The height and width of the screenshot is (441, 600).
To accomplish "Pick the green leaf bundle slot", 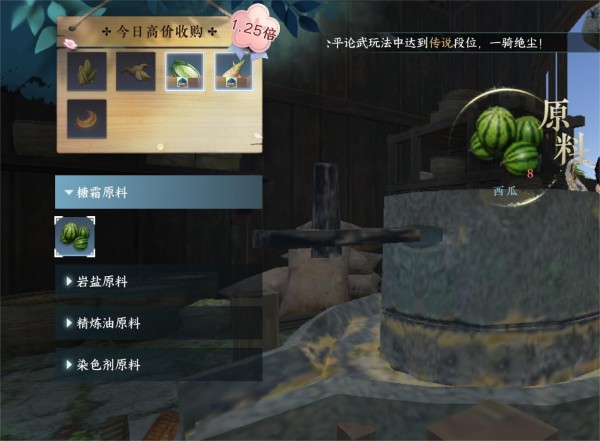I will click(x=88, y=72).
